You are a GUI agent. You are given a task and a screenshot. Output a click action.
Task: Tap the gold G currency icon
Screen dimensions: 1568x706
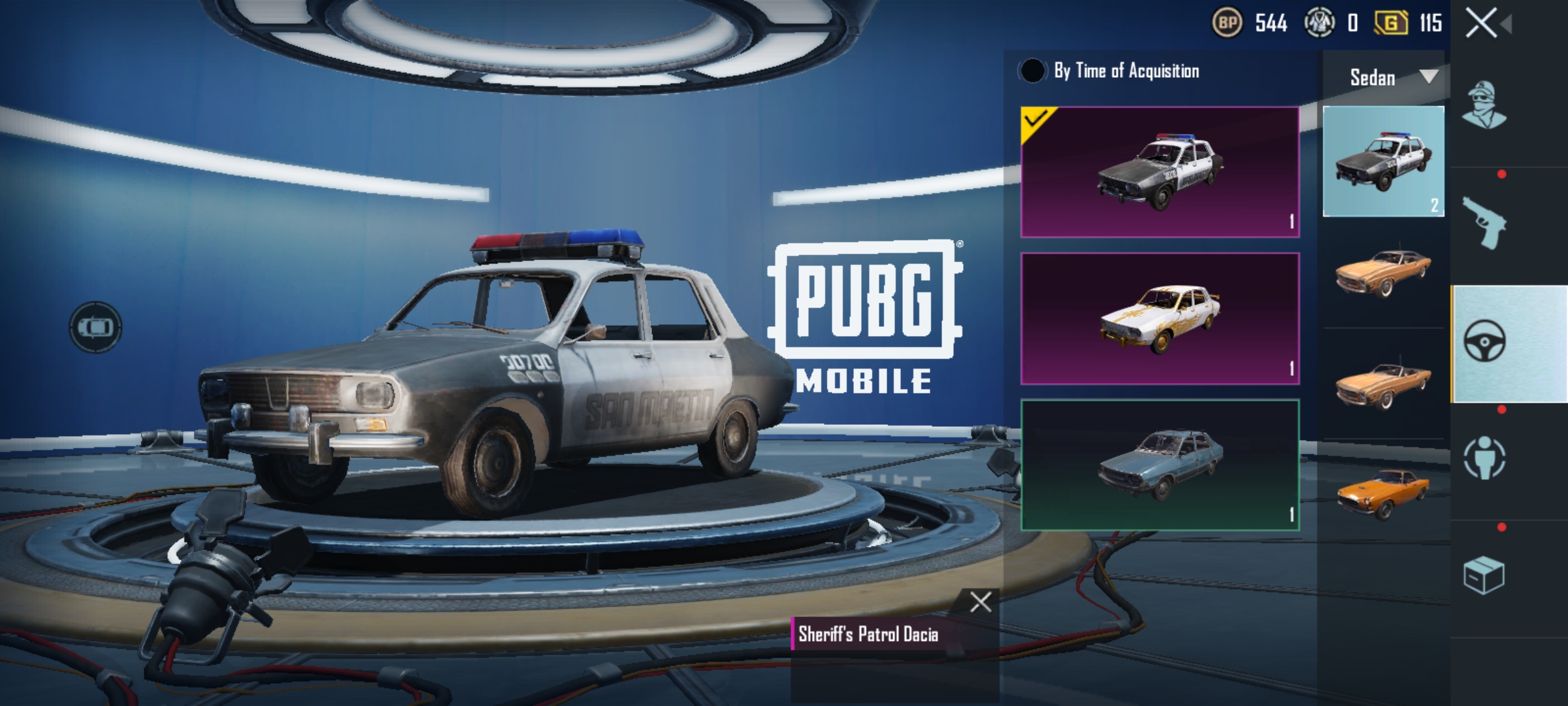(x=1391, y=24)
